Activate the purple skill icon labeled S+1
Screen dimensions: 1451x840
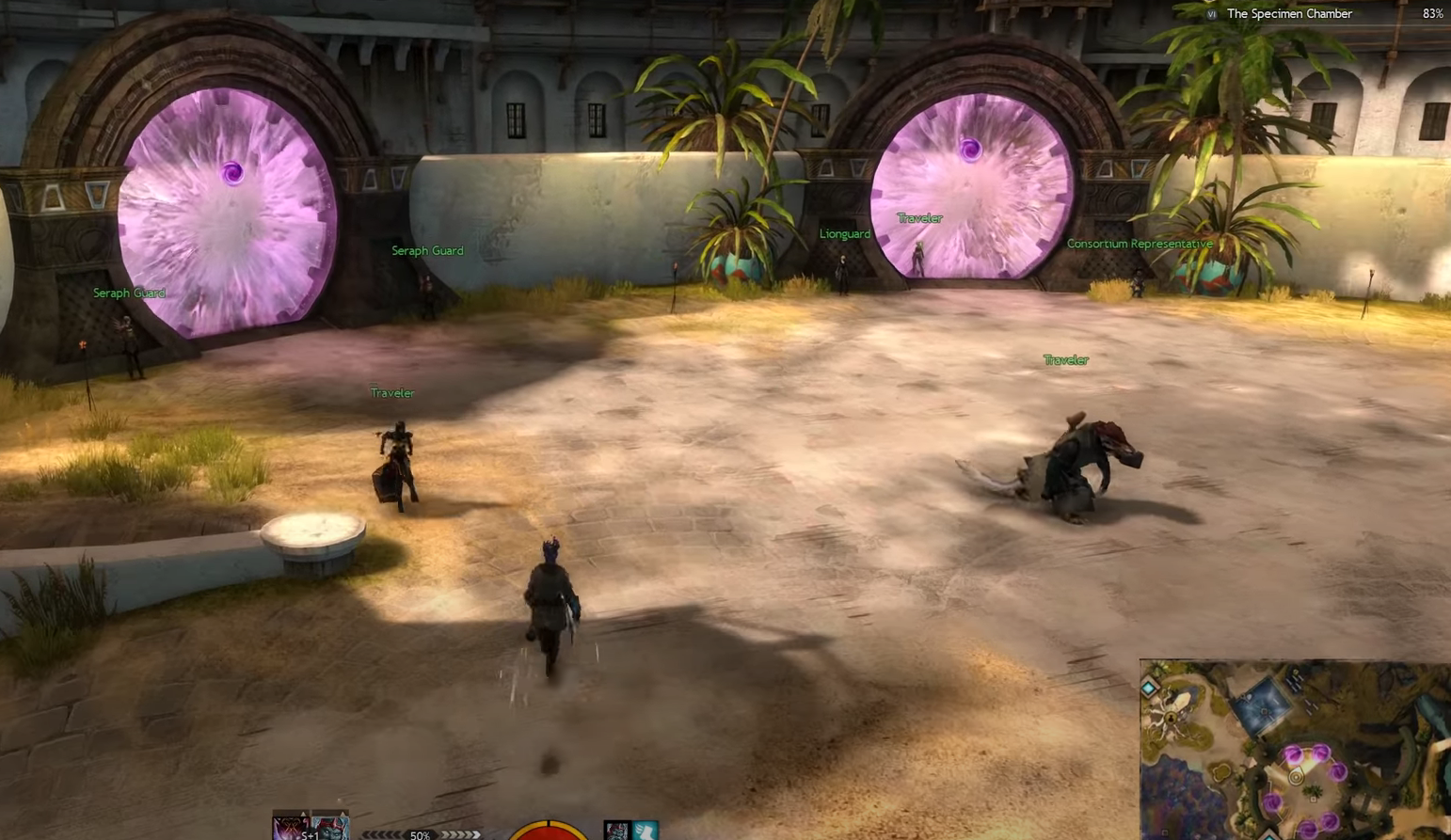[x=289, y=828]
